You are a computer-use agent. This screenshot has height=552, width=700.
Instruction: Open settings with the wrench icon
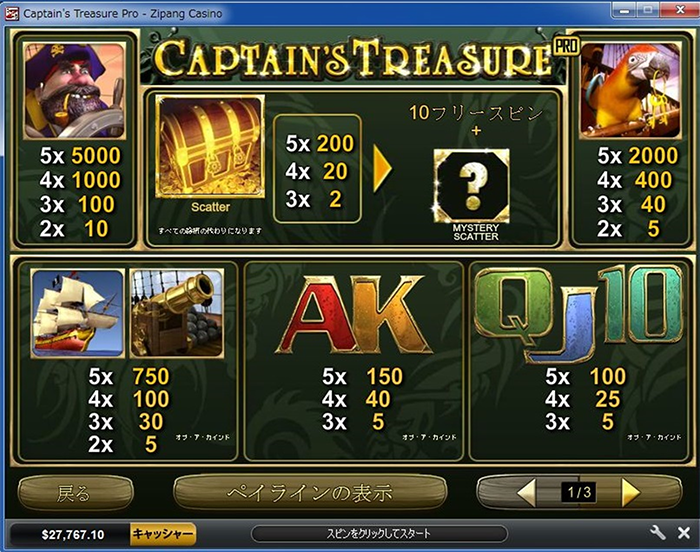(x=658, y=533)
